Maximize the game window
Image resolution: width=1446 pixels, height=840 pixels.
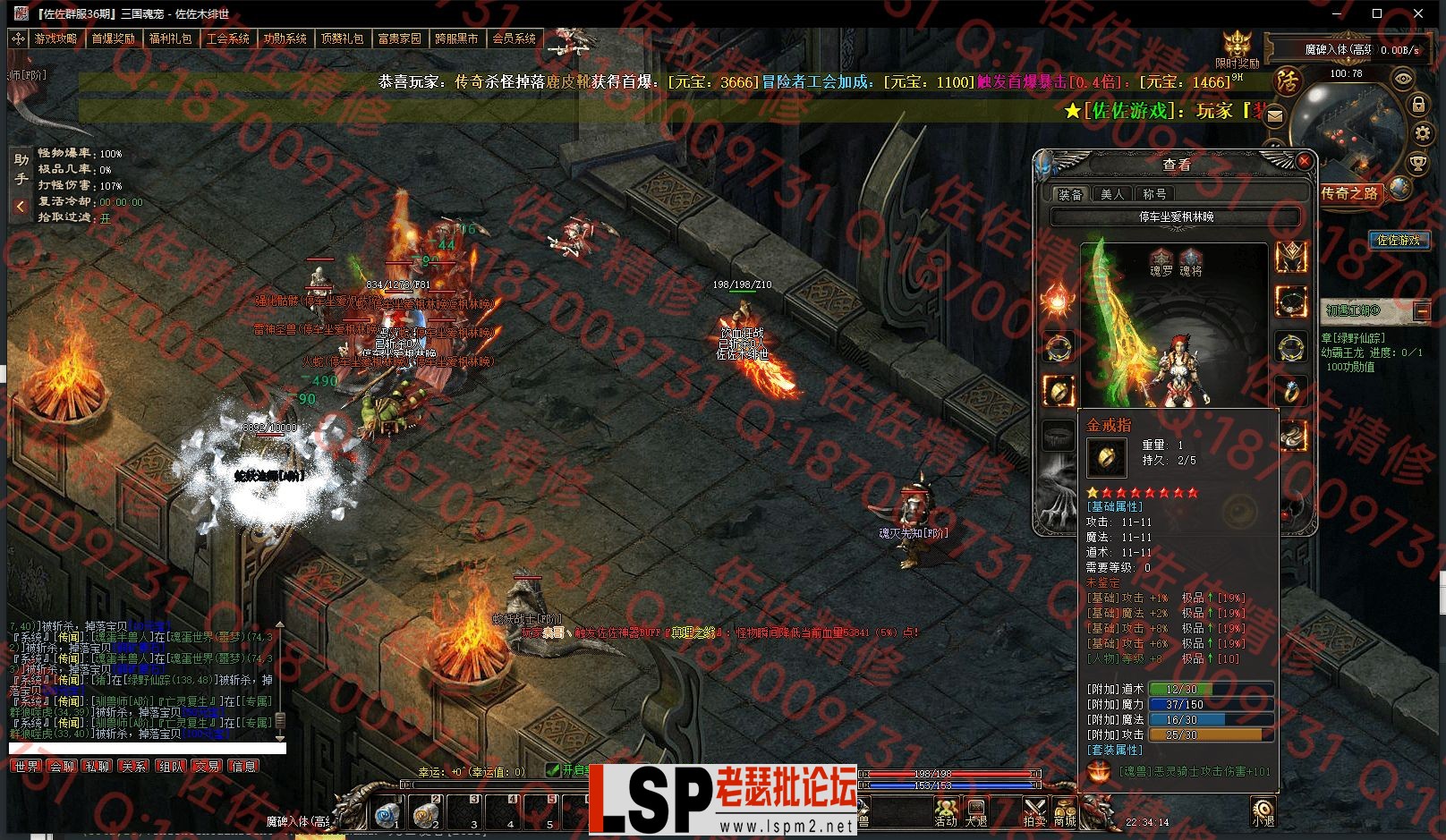point(1377,13)
